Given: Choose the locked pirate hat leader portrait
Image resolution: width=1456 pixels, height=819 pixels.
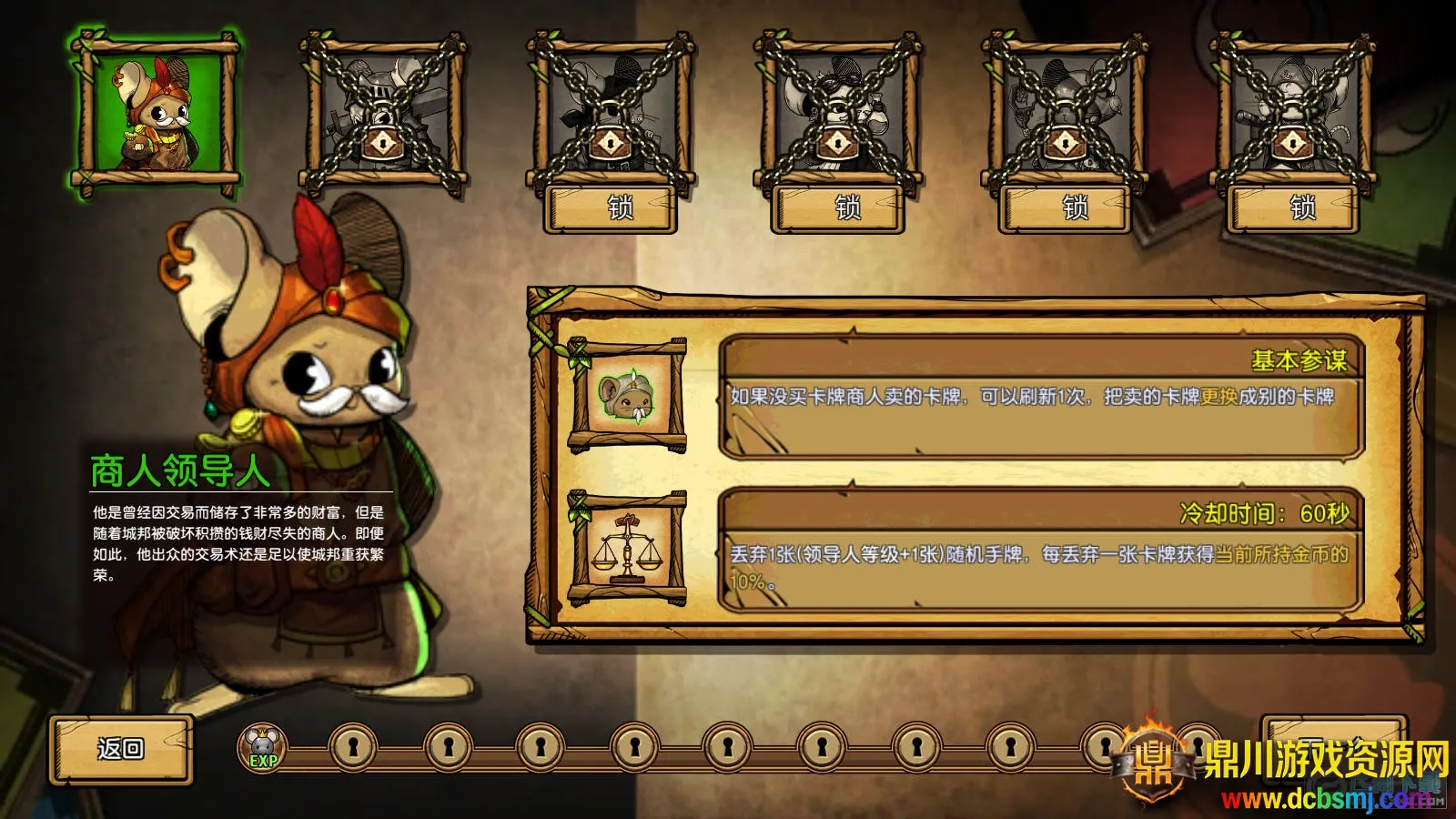Looking at the screenshot, I should tap(1293, 113).
